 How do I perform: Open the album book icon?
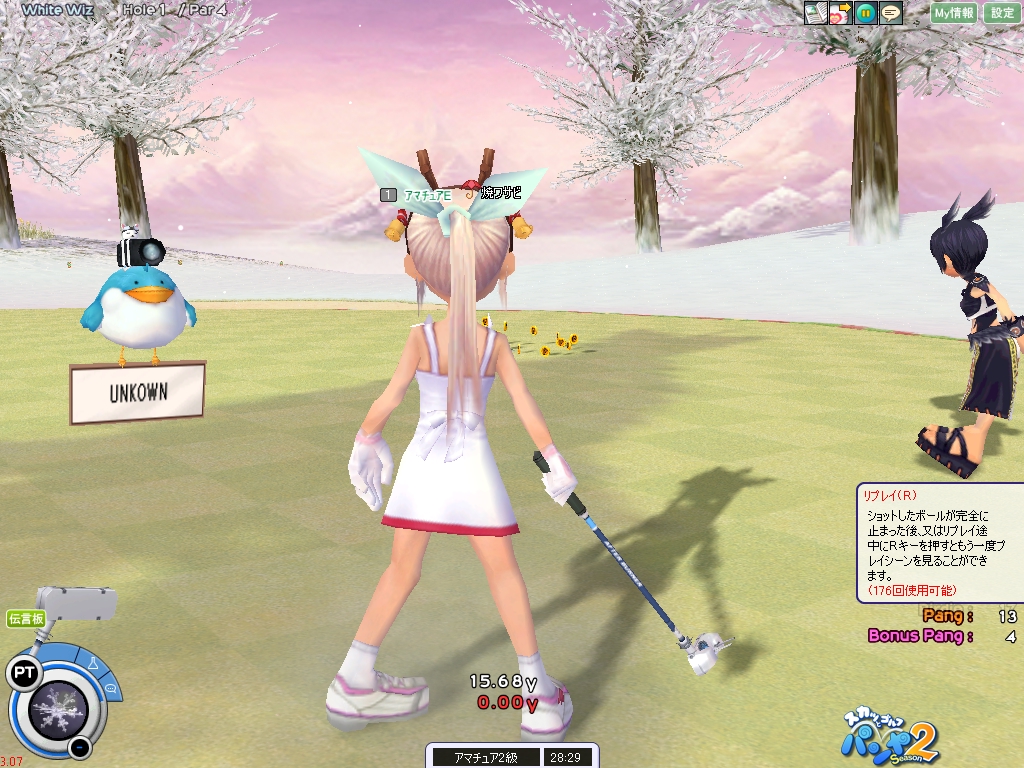click(x=815, y=13)
